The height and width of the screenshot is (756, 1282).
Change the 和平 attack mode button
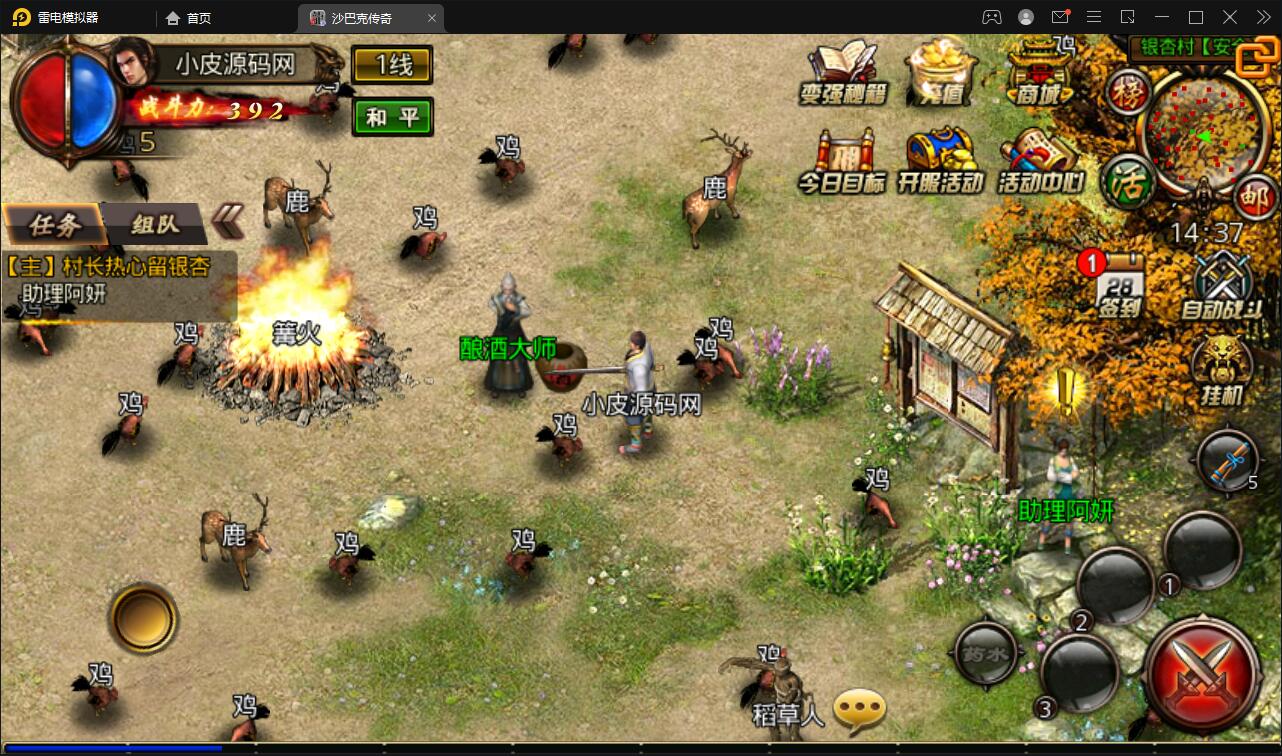coord(392,117)
